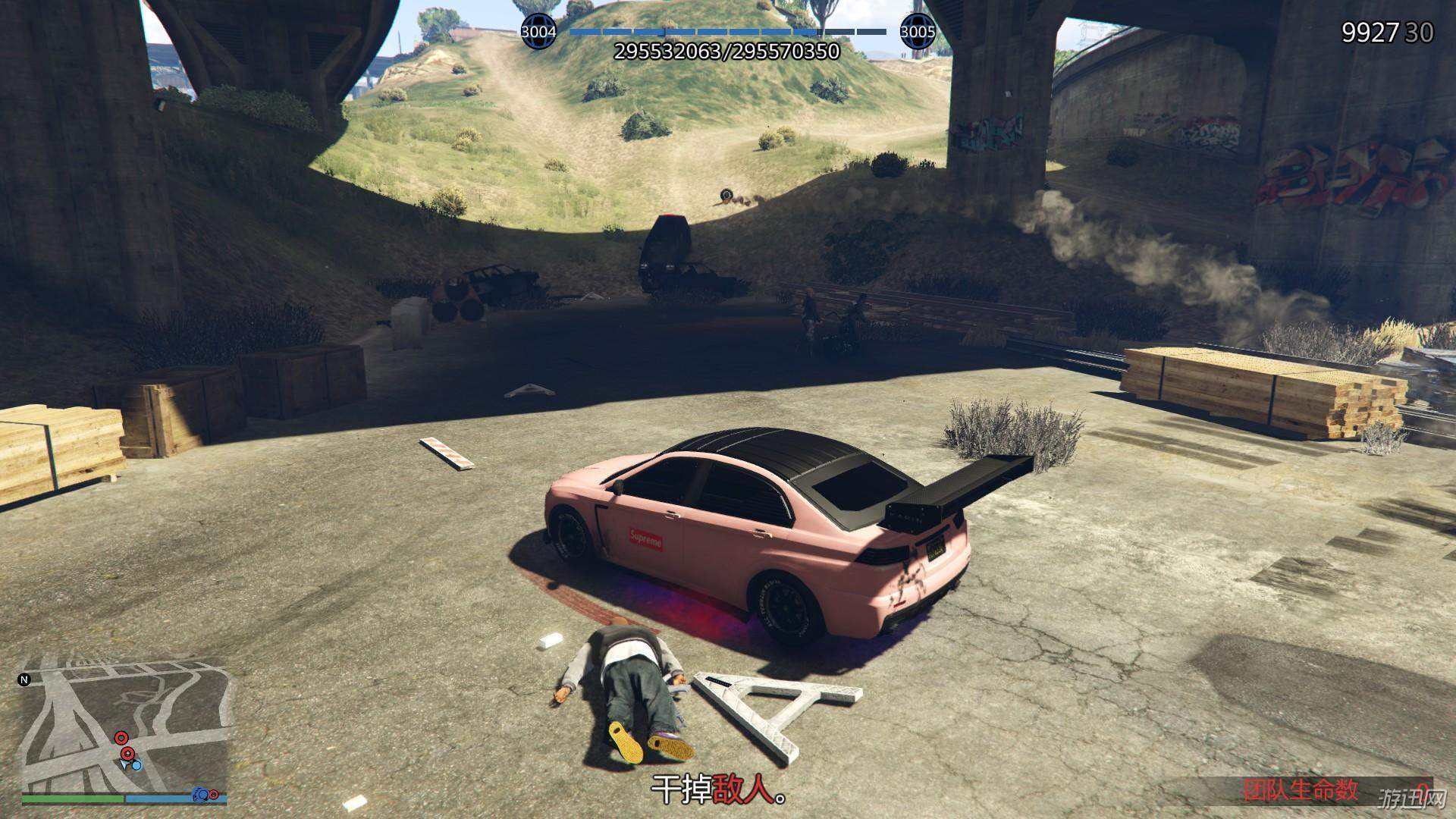Select the blue vehicle icon right of the minimap

coord(201,793)
